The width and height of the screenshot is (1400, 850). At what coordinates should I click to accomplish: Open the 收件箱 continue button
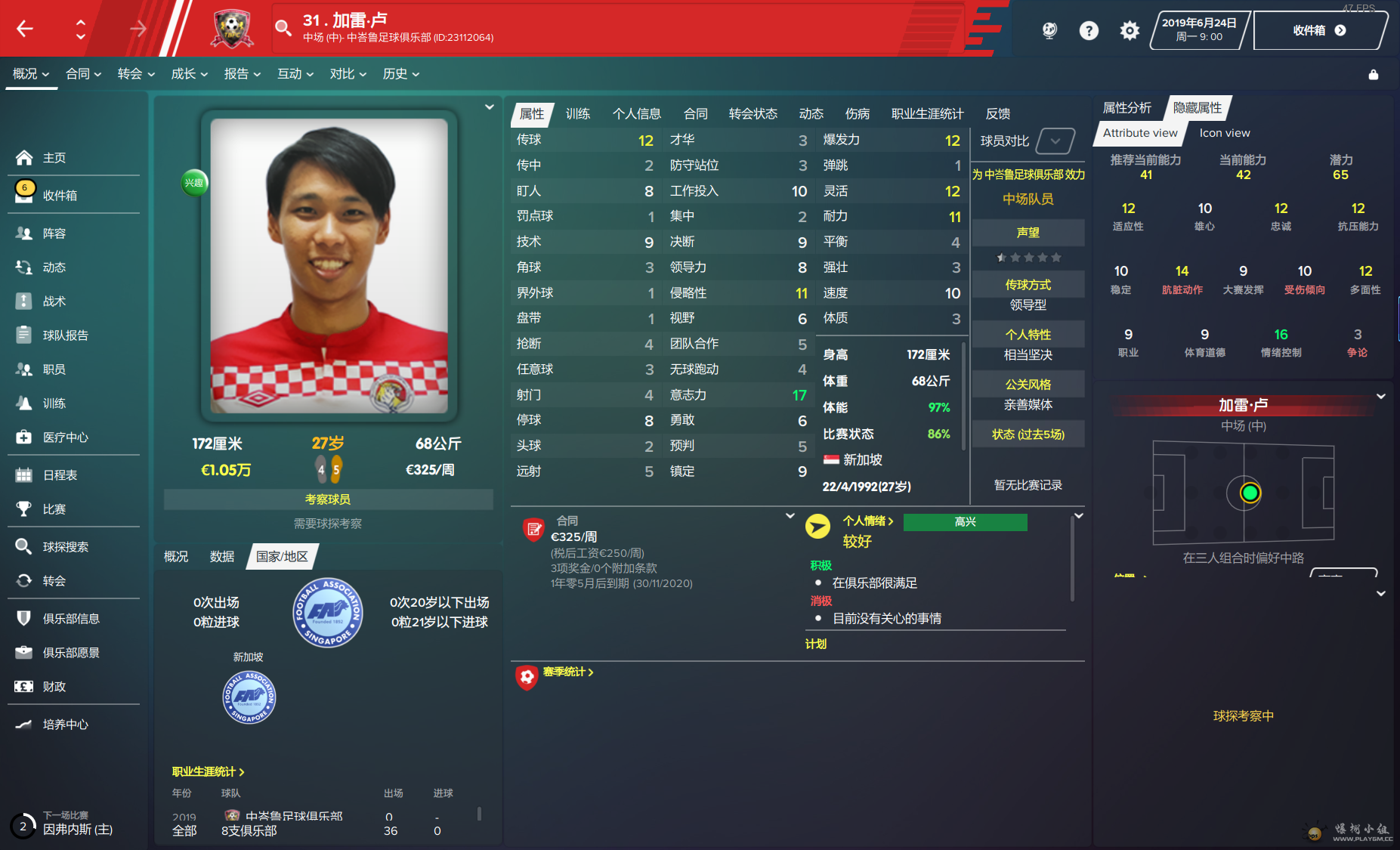[x=1318, y=31]
